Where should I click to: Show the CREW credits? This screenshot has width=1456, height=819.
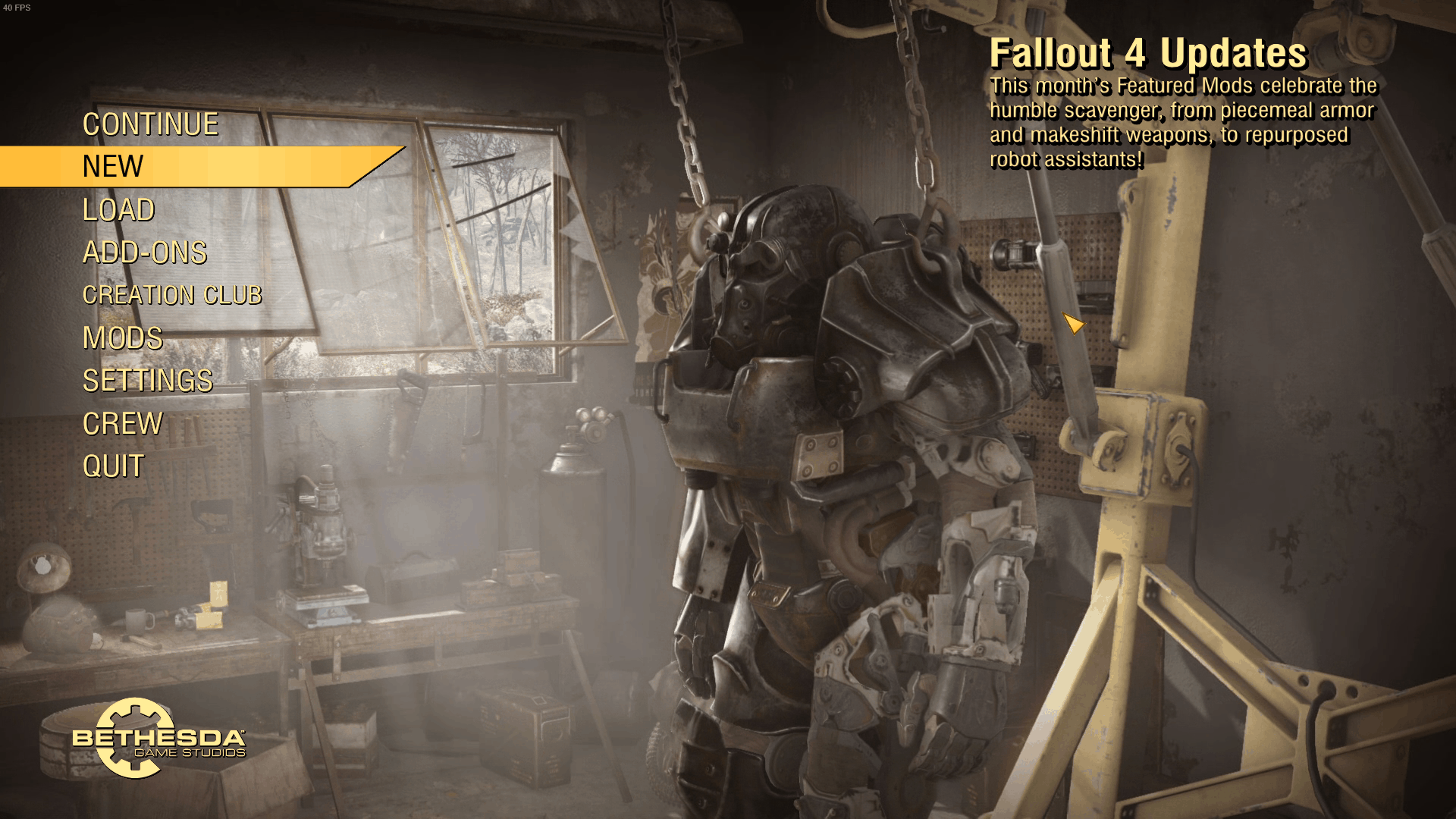point(122,424)
